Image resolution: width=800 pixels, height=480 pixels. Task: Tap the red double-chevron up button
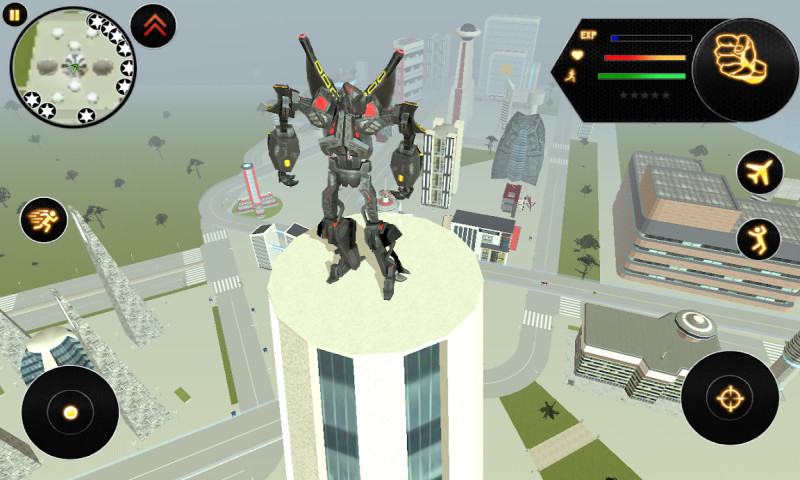(152, 26)
